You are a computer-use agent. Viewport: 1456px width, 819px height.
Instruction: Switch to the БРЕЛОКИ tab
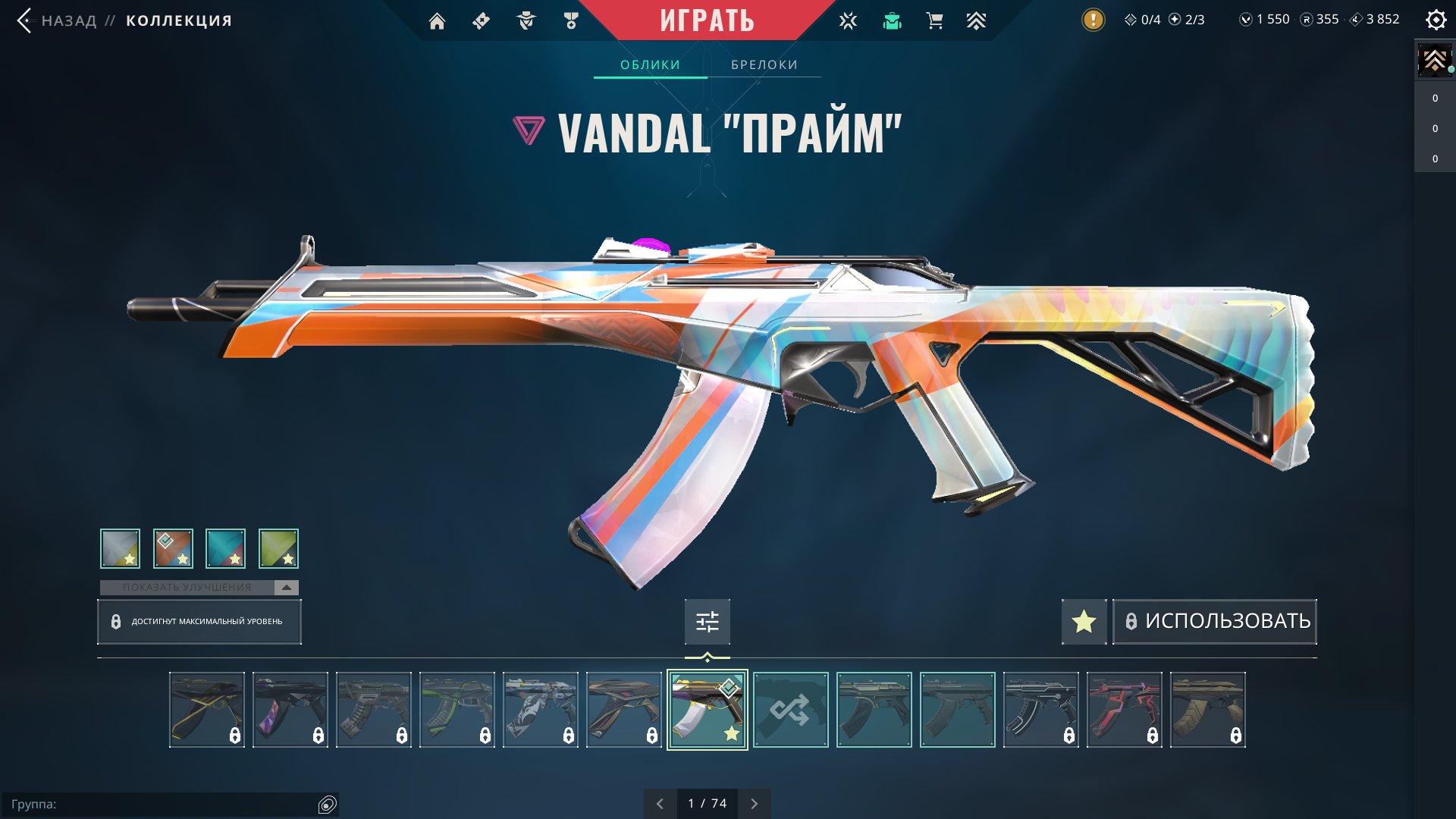tap(764, 65)
